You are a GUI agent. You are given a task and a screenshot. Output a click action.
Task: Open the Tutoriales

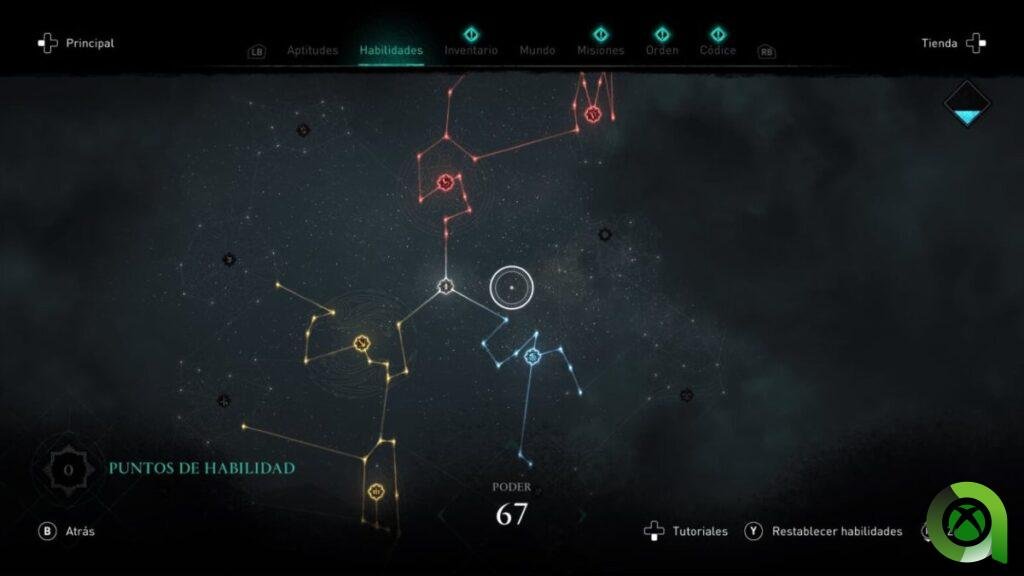(x=686, y=531)
